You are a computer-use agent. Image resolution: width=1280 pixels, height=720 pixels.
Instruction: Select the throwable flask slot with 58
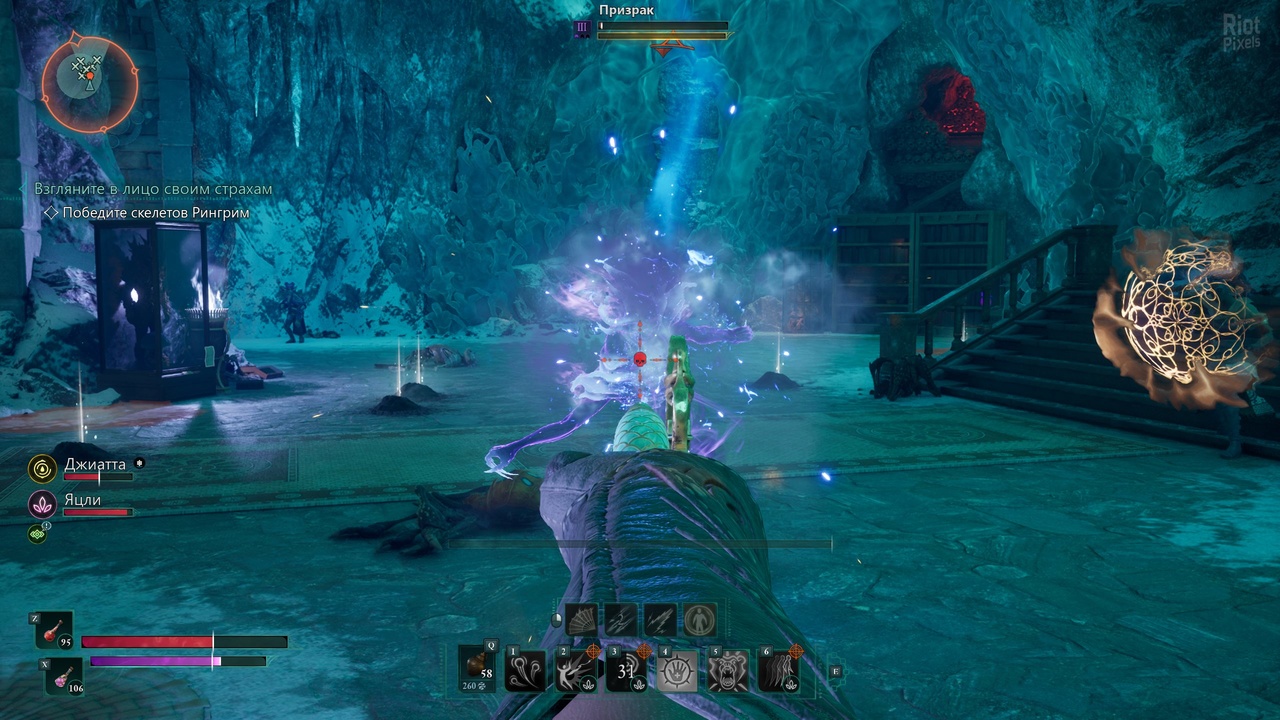pos(477,668)
